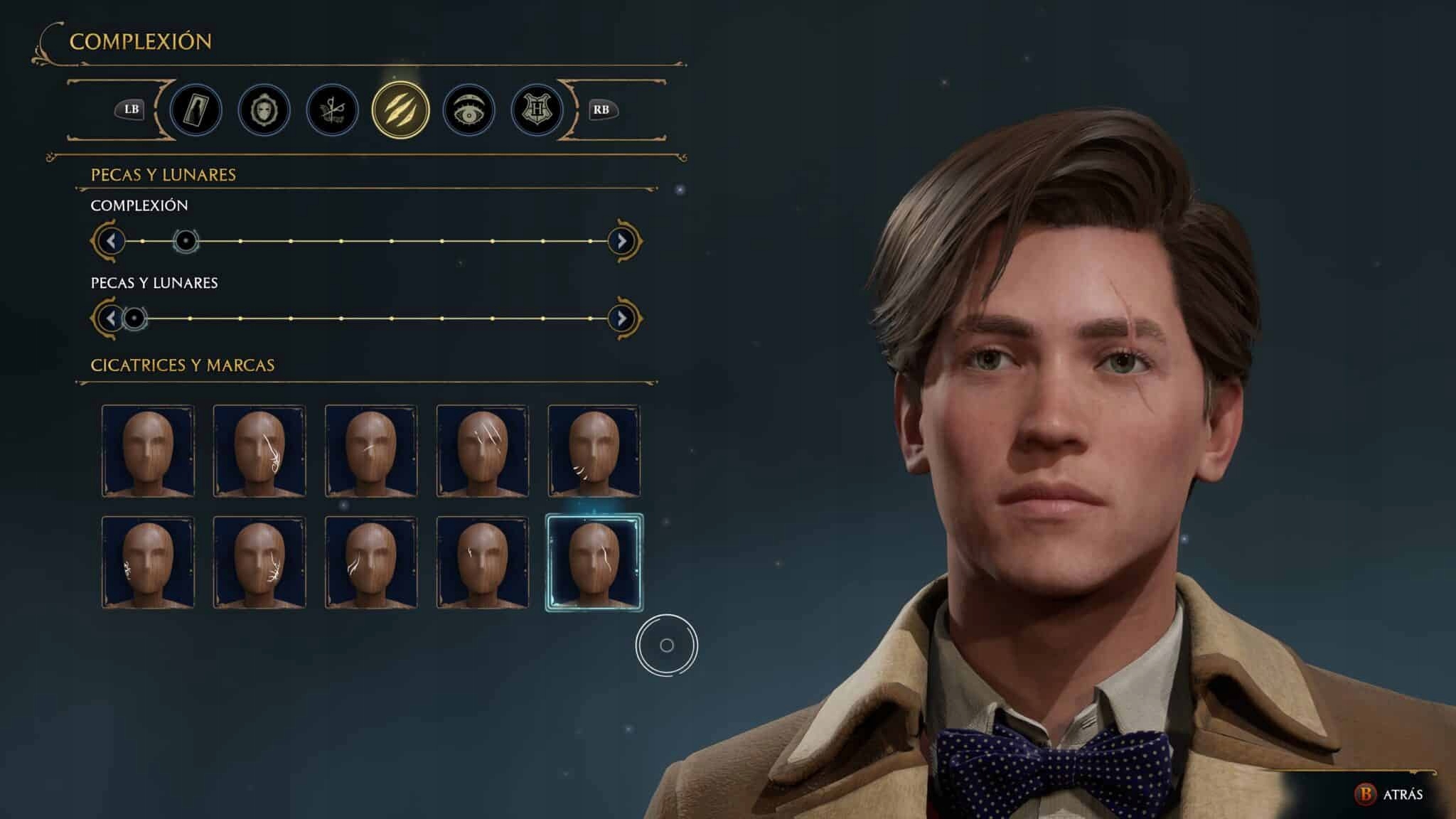Image resolution: width=1456 pixels, height=819 pixels.
Task: Select the triple forehead claw scar
Action: tap(482, 450)
